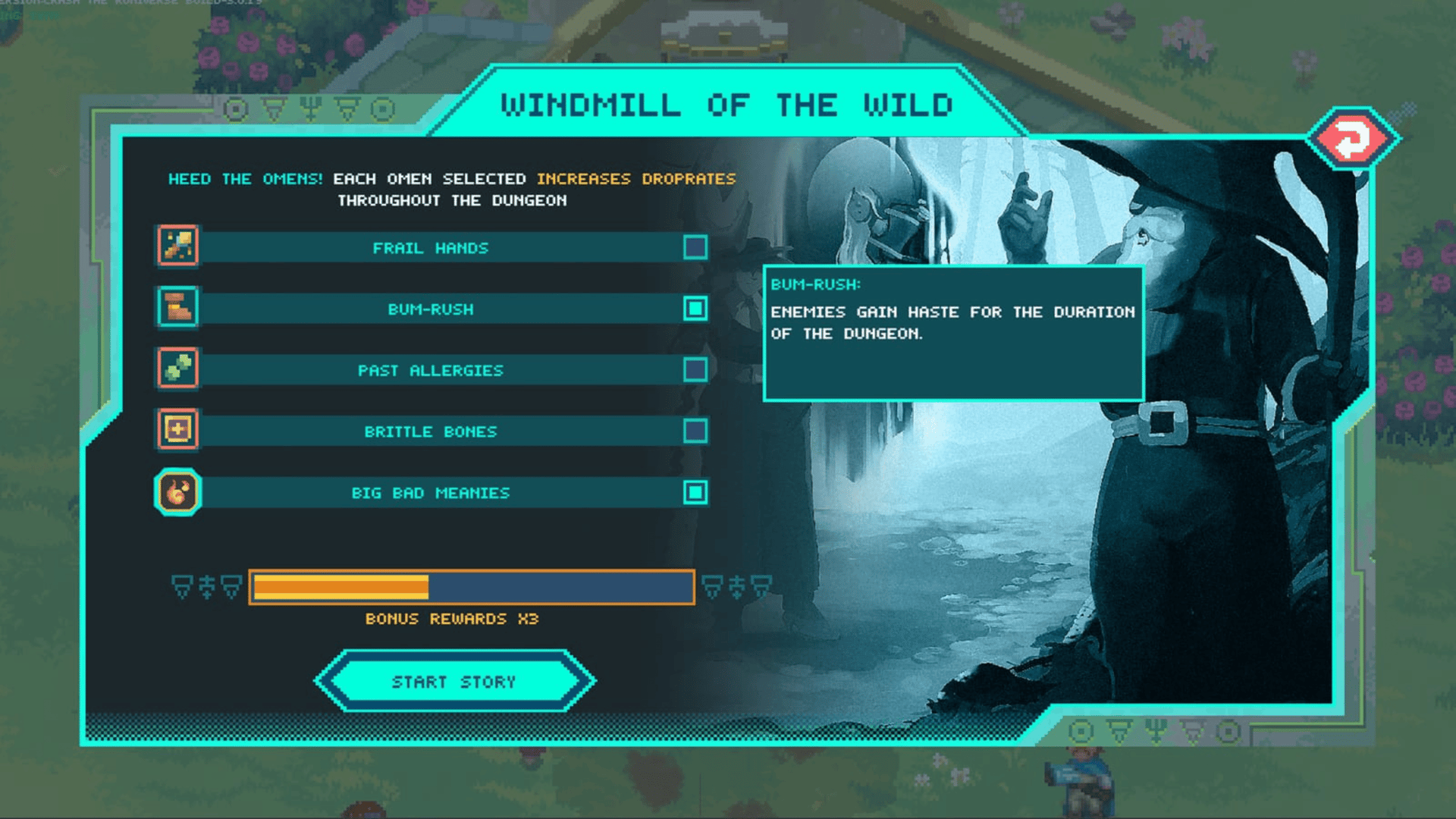Uncheck the Bum-Rush omen checkbox
This screenshot has height=819, width=1456.
tap(695, 309)
